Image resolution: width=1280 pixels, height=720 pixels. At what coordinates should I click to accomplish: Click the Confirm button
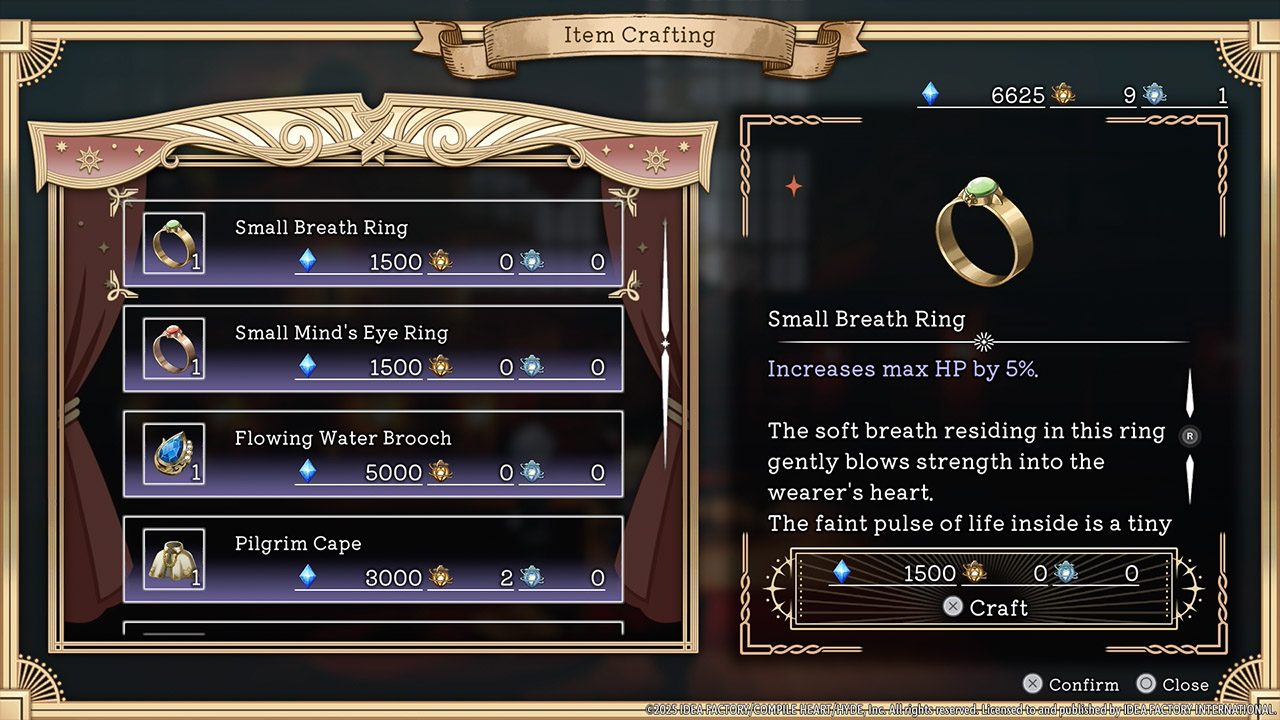(x=1071, y=685)
